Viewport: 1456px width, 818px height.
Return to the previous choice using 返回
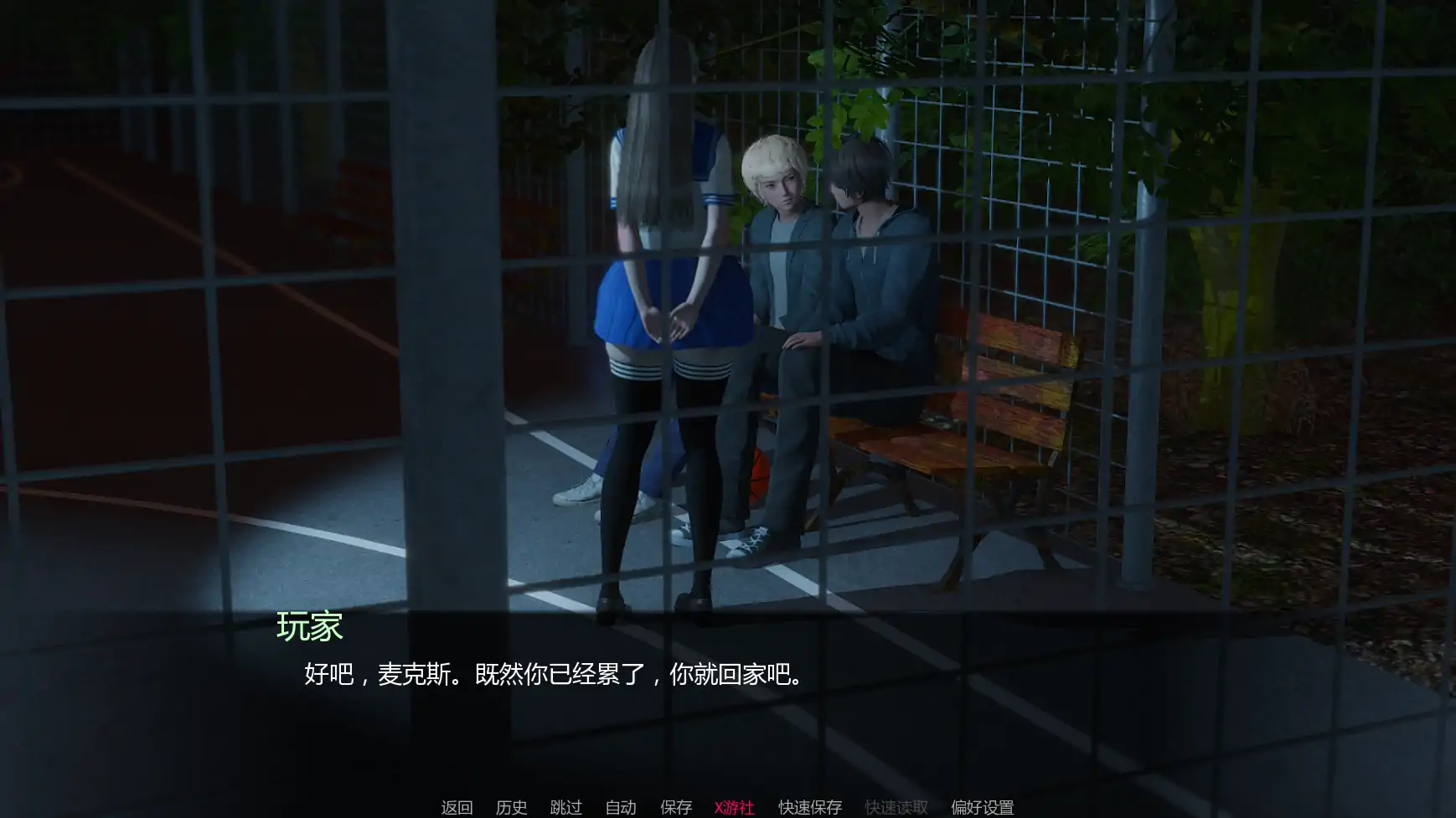click(x=456, y=808)
